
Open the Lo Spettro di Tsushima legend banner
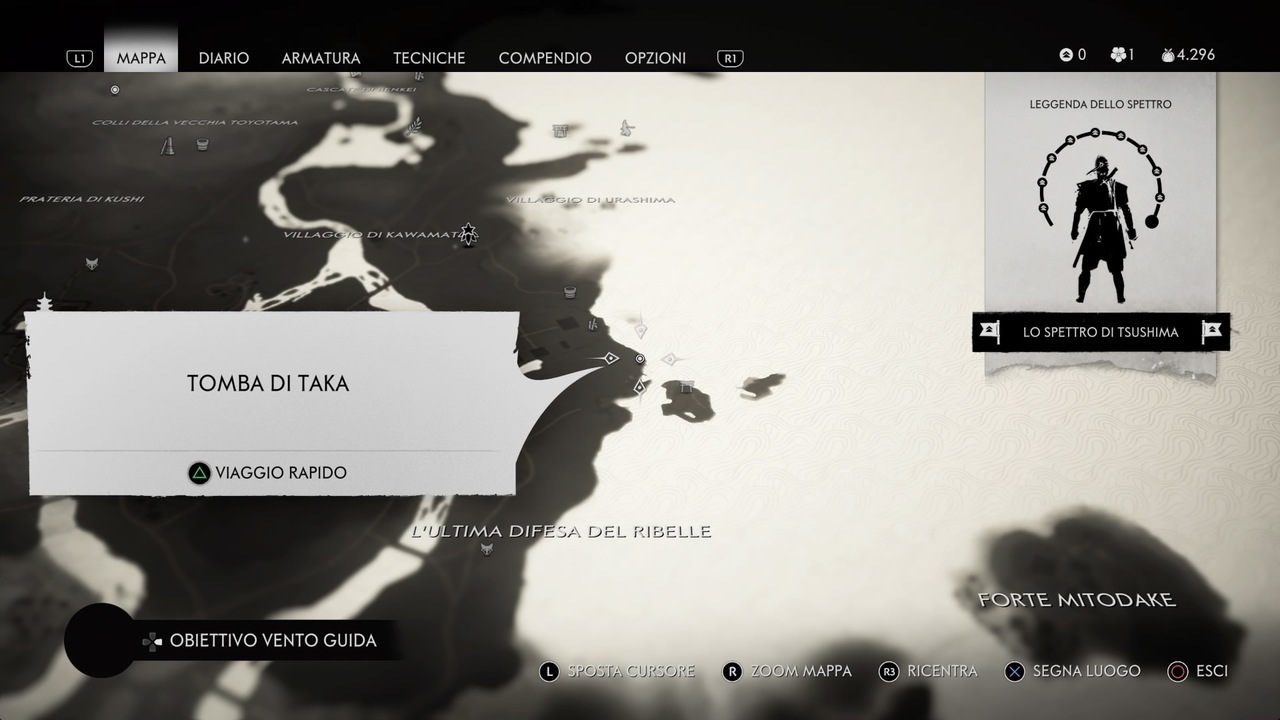pos(1100,332)
